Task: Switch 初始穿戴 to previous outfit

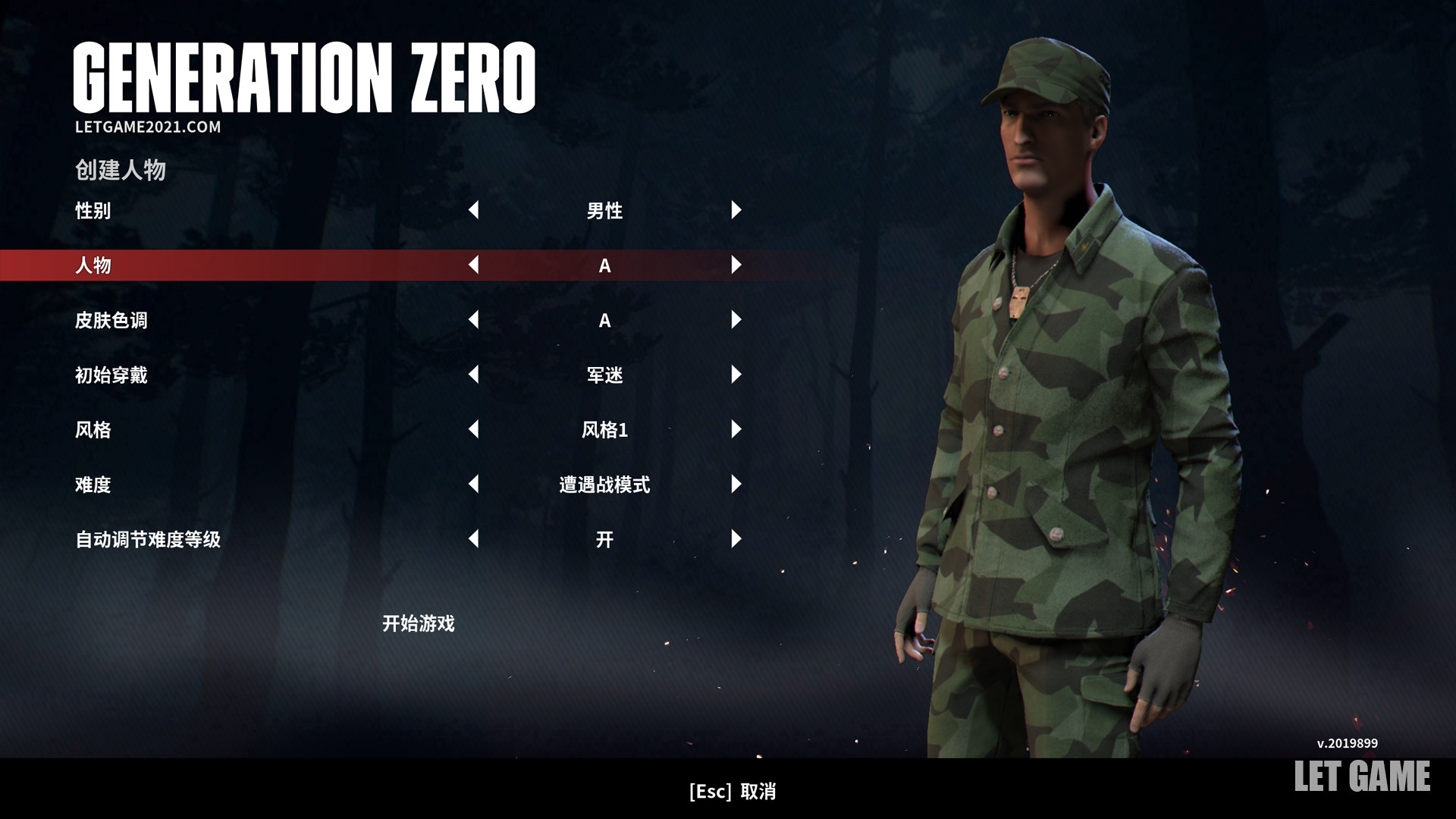Action: coord(474,375)
